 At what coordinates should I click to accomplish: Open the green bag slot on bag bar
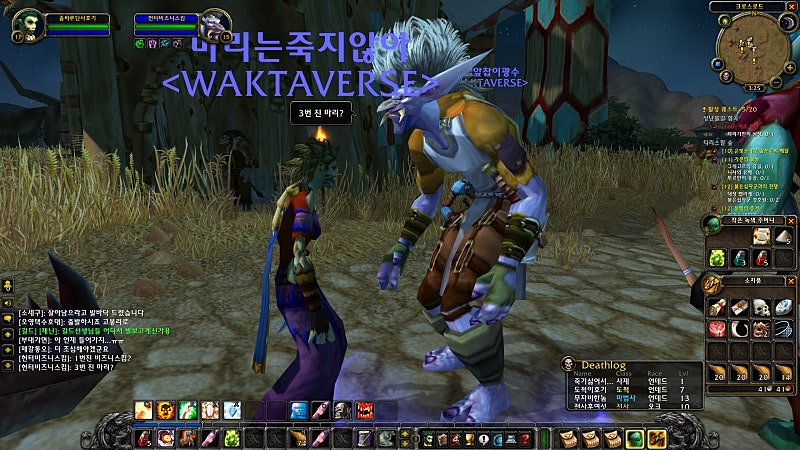tap(634, 438)
